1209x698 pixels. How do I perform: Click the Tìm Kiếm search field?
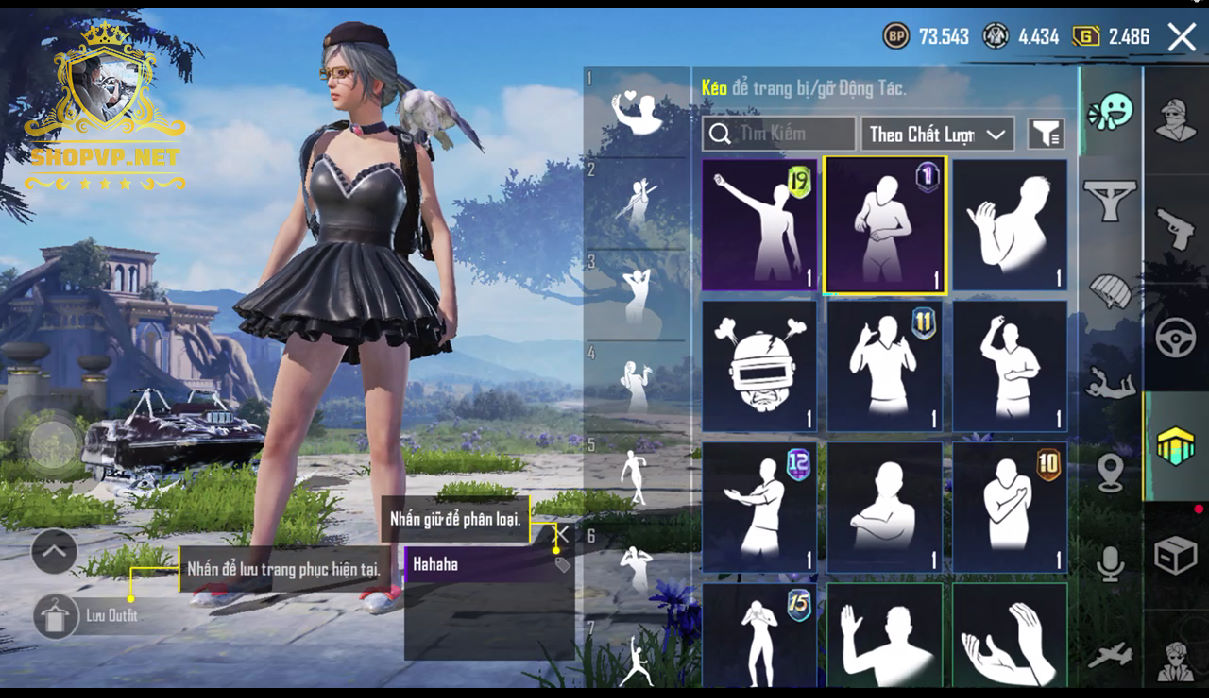780,134
